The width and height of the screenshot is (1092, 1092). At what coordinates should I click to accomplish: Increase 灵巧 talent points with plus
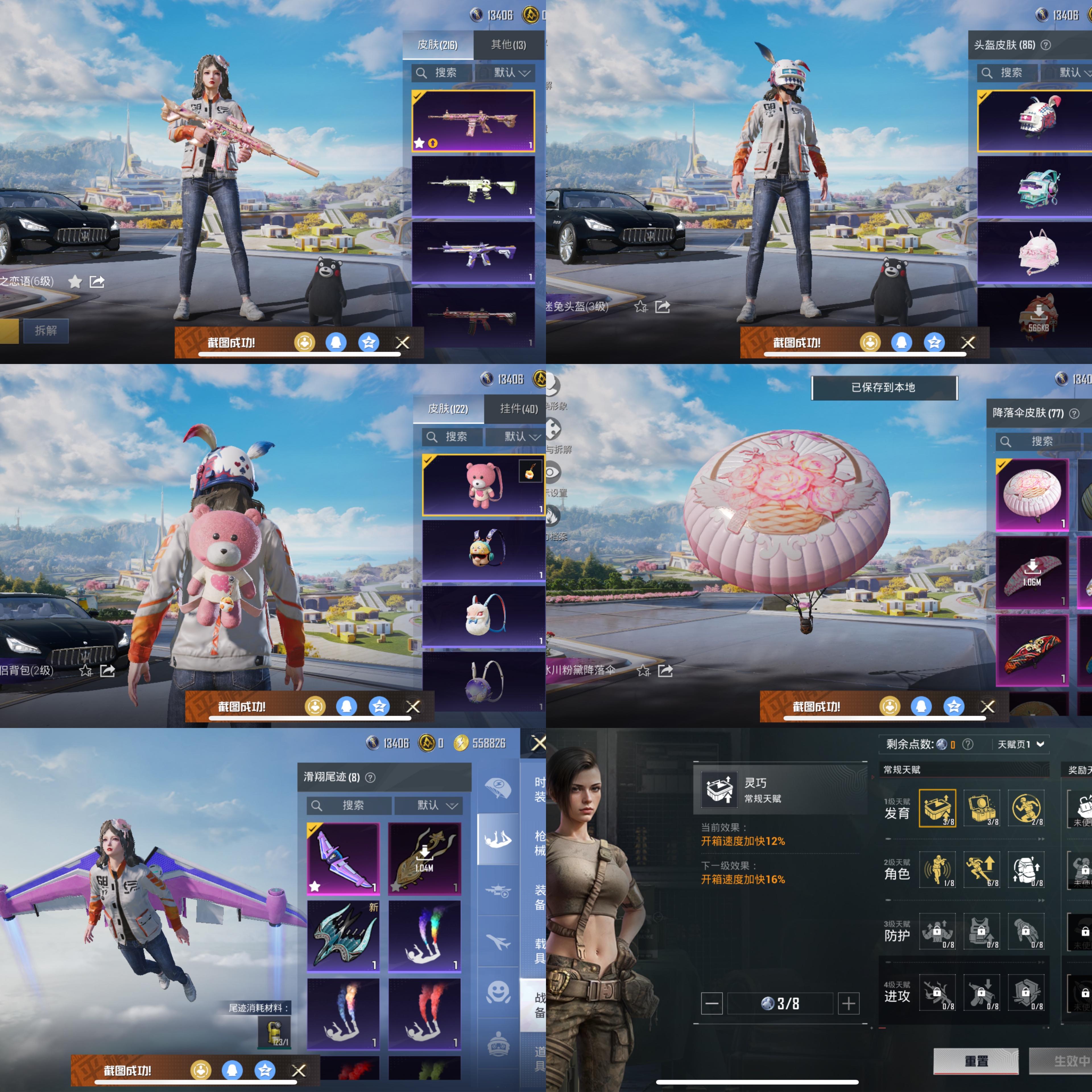click(848, 1003)
